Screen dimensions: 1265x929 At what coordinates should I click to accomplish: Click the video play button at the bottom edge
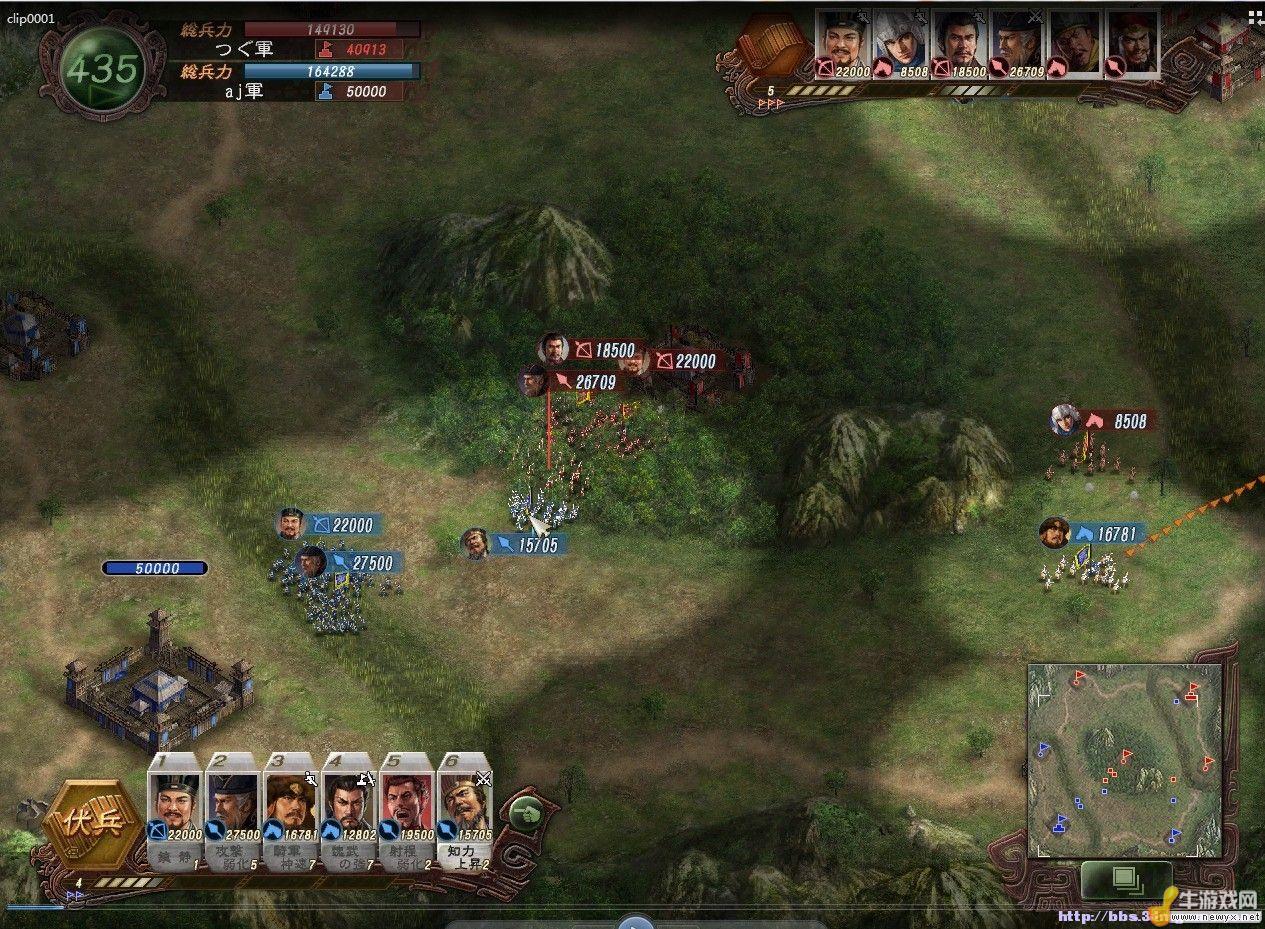coord(634,921)
